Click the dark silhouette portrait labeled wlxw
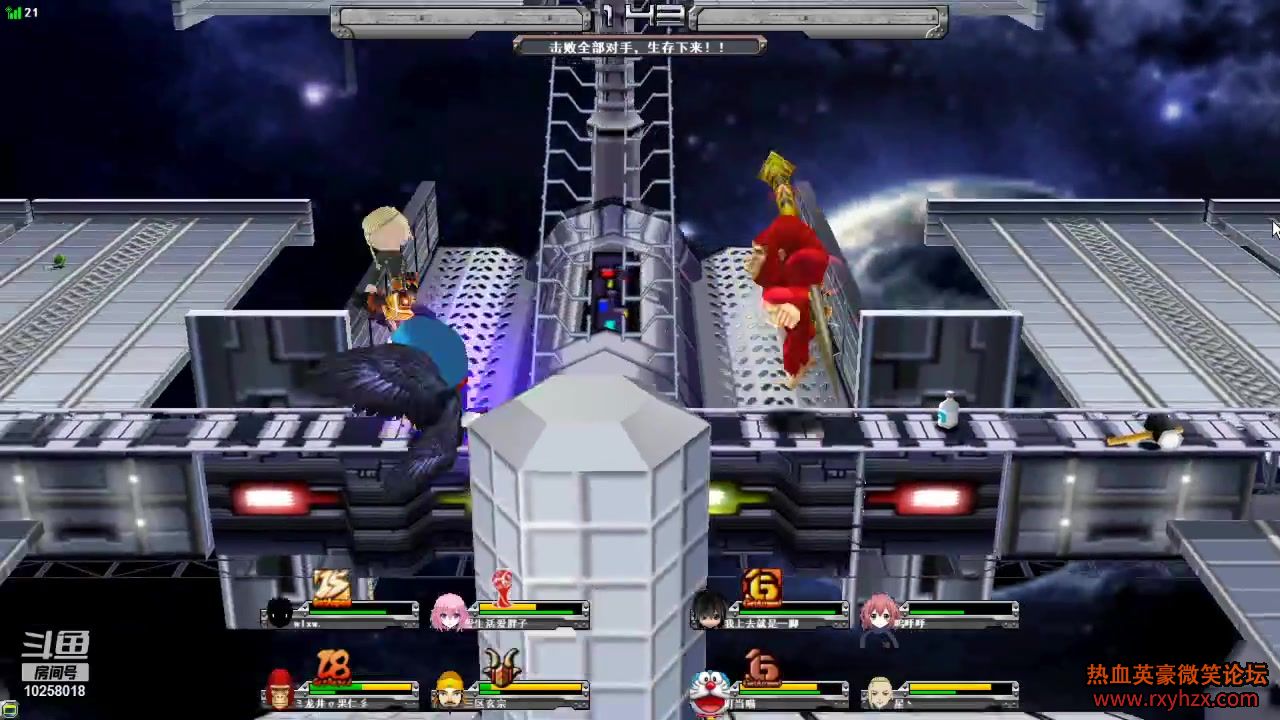Screen dimensions: 1280x720 [x=280, y=612]
